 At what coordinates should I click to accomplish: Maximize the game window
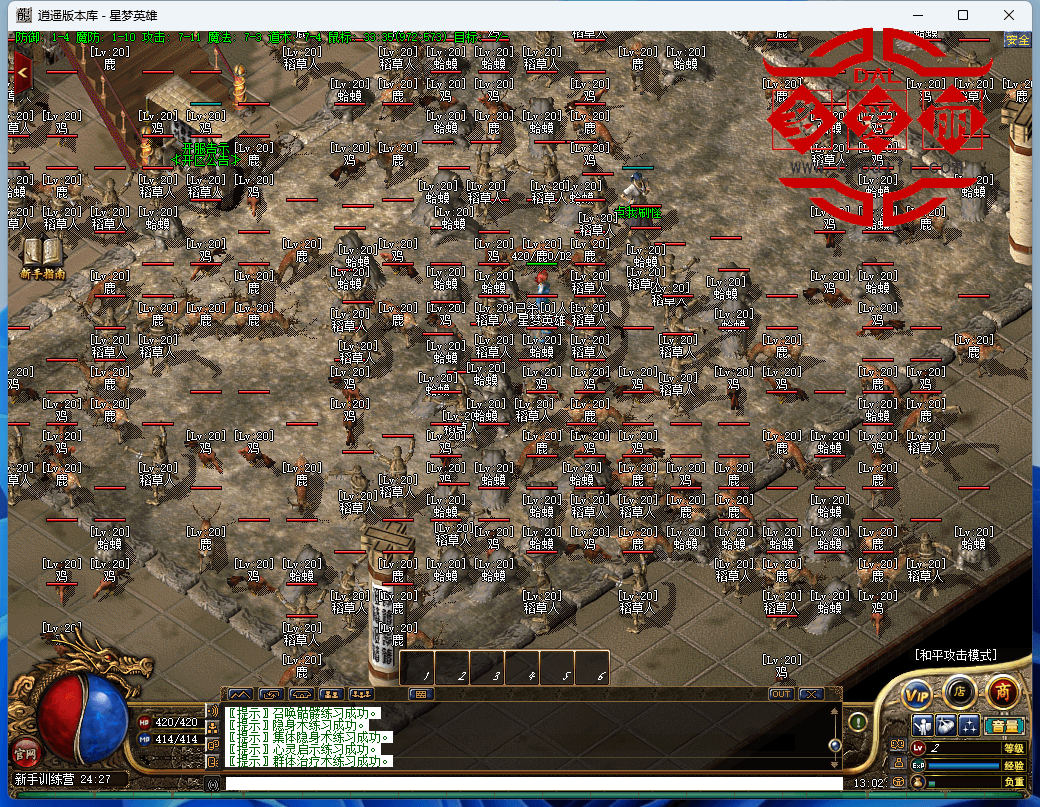(x=963, y=15)
